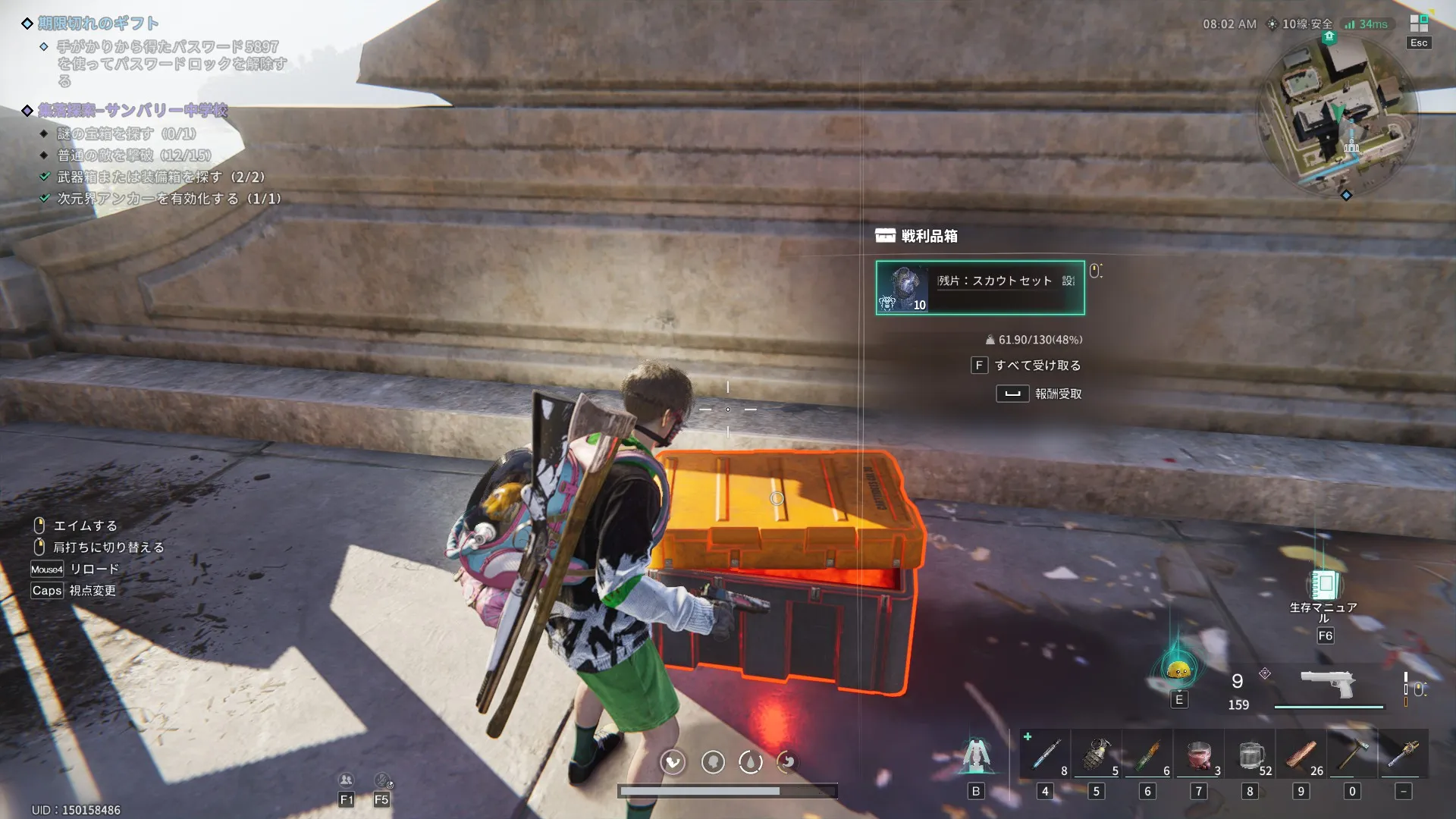Open the circular minimap

coord(1337,114)
